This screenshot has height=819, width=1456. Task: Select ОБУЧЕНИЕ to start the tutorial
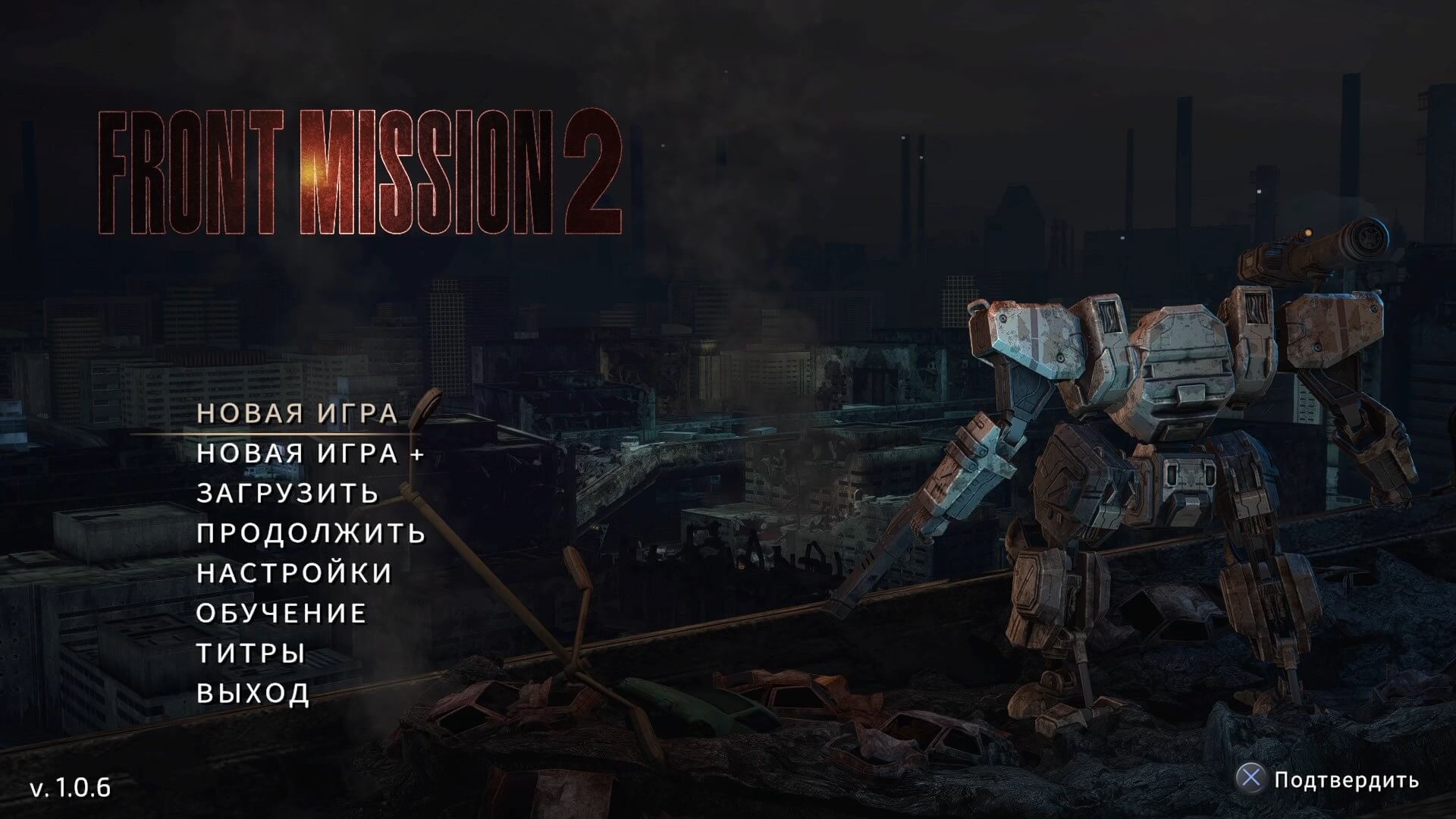pyautogui.click(x=281, y=613)
